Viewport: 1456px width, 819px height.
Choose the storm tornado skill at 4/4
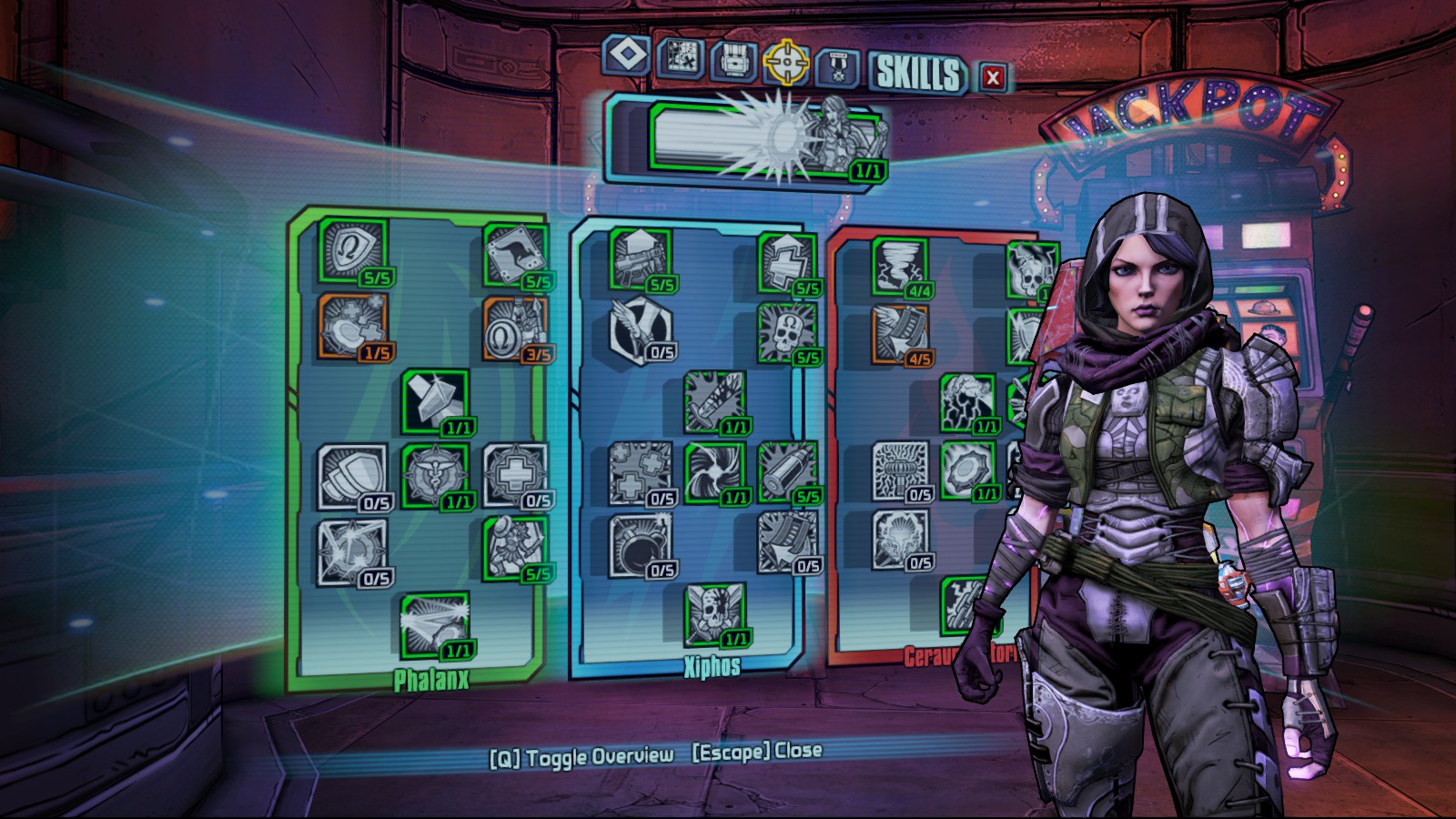900,266
